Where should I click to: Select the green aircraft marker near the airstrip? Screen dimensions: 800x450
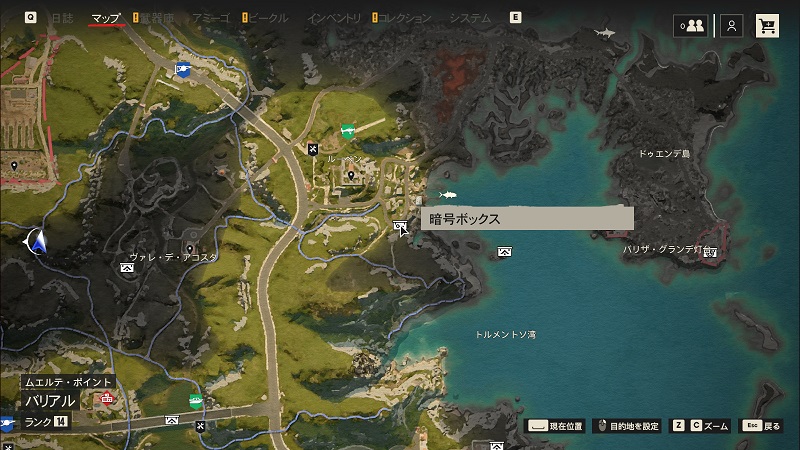(348, 130)
